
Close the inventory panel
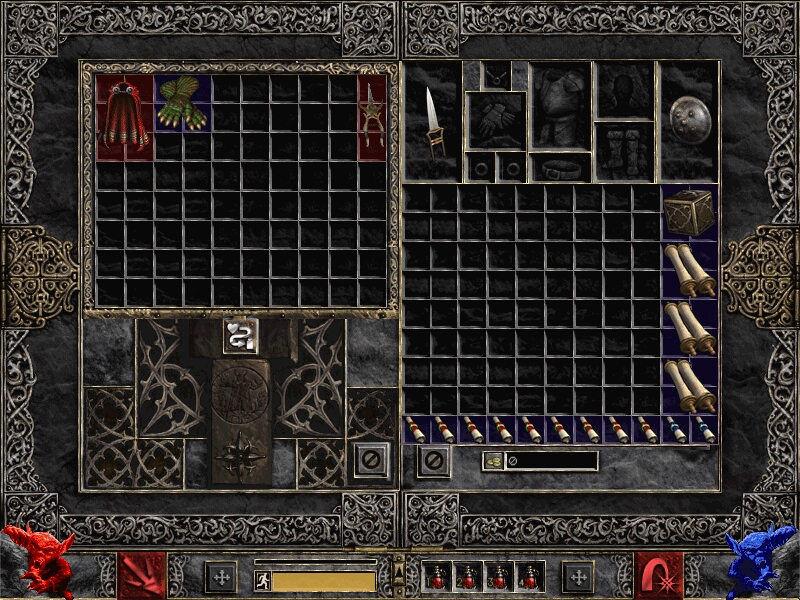pos(433,461)
